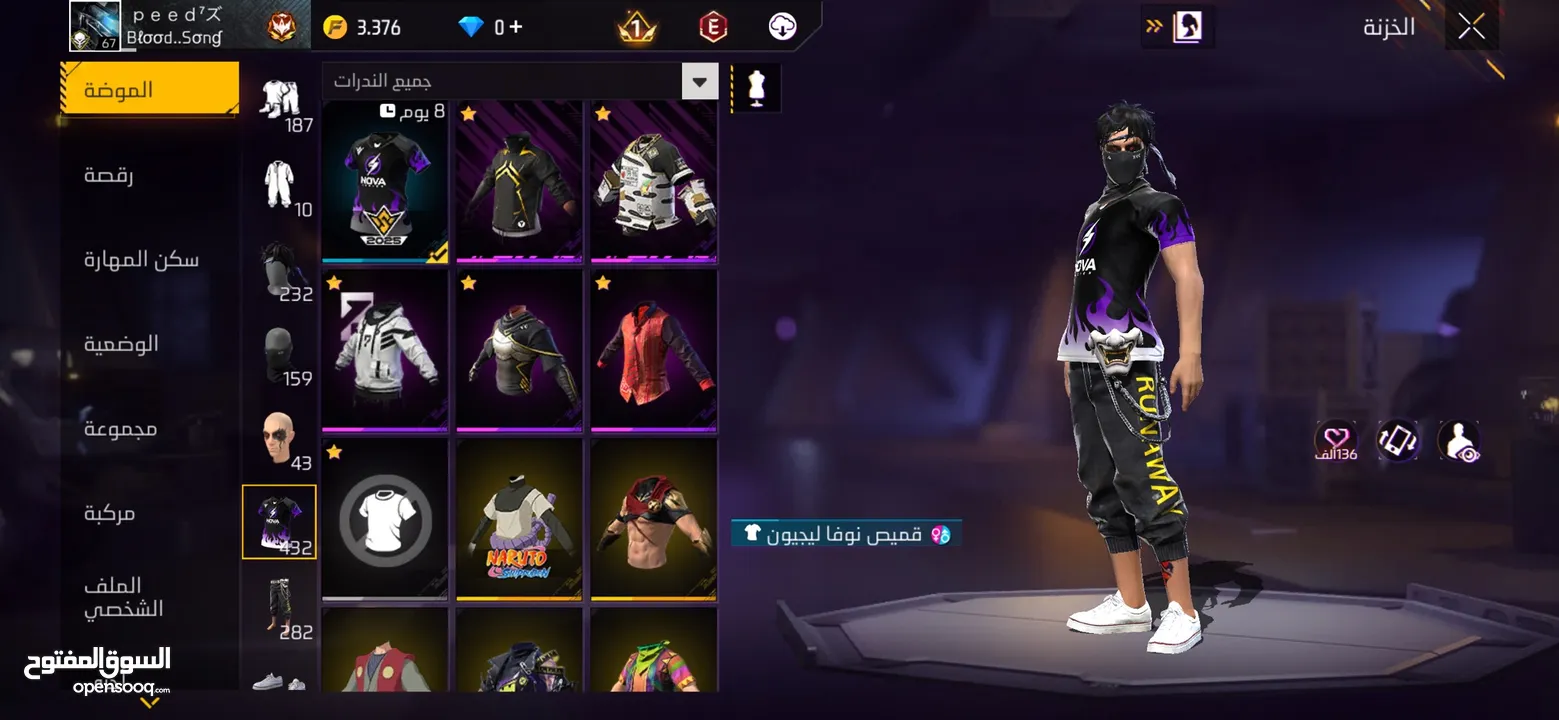Open the جميع الندرات rarity dropdown
The image size is (1559, 720).
(x=520, y=81)
